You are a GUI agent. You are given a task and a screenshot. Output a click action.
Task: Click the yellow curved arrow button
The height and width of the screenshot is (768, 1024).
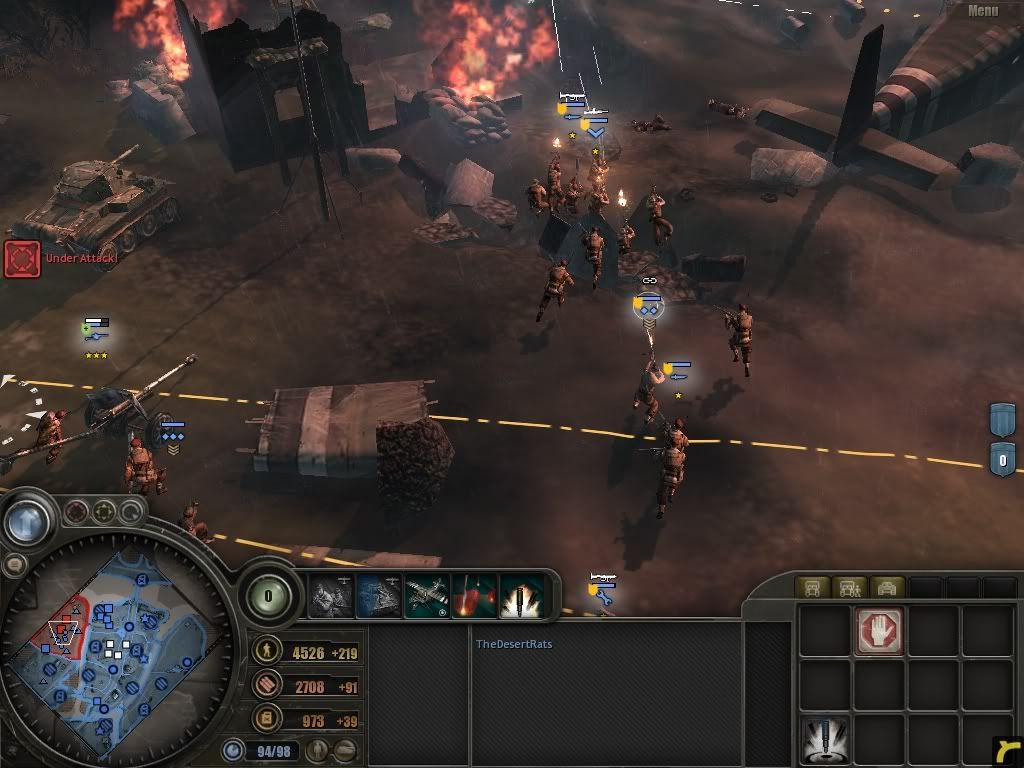click(x=1008, y=751)
